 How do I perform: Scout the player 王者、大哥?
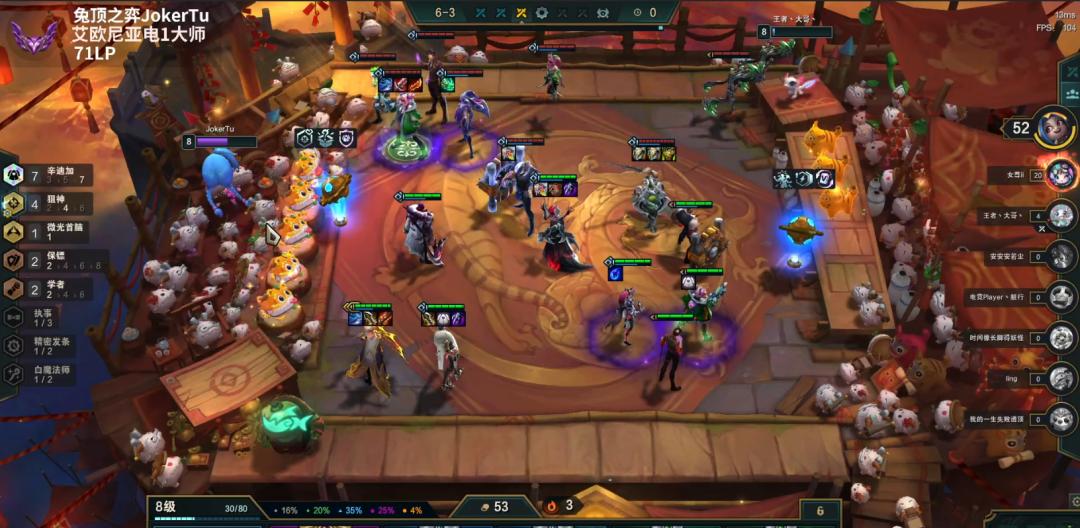1060,216
